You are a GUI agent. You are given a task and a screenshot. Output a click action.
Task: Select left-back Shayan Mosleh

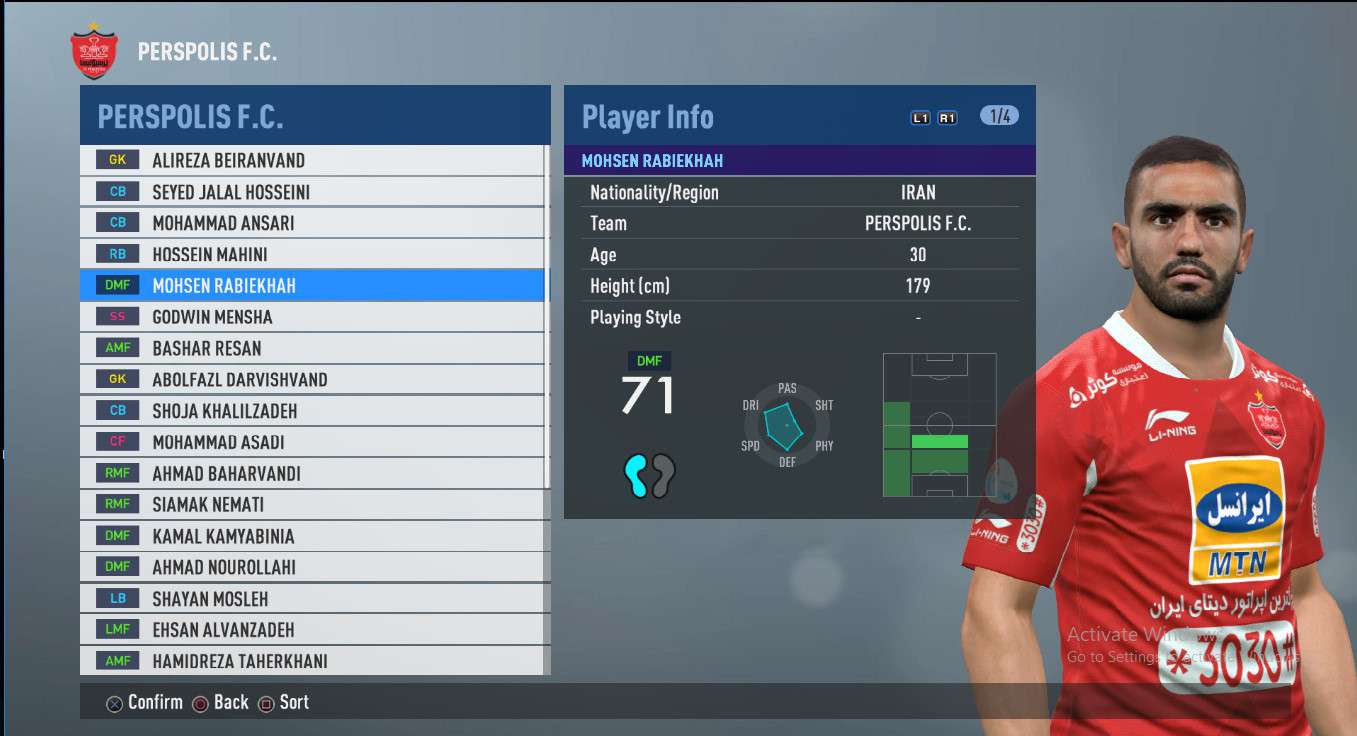(312, 599)
